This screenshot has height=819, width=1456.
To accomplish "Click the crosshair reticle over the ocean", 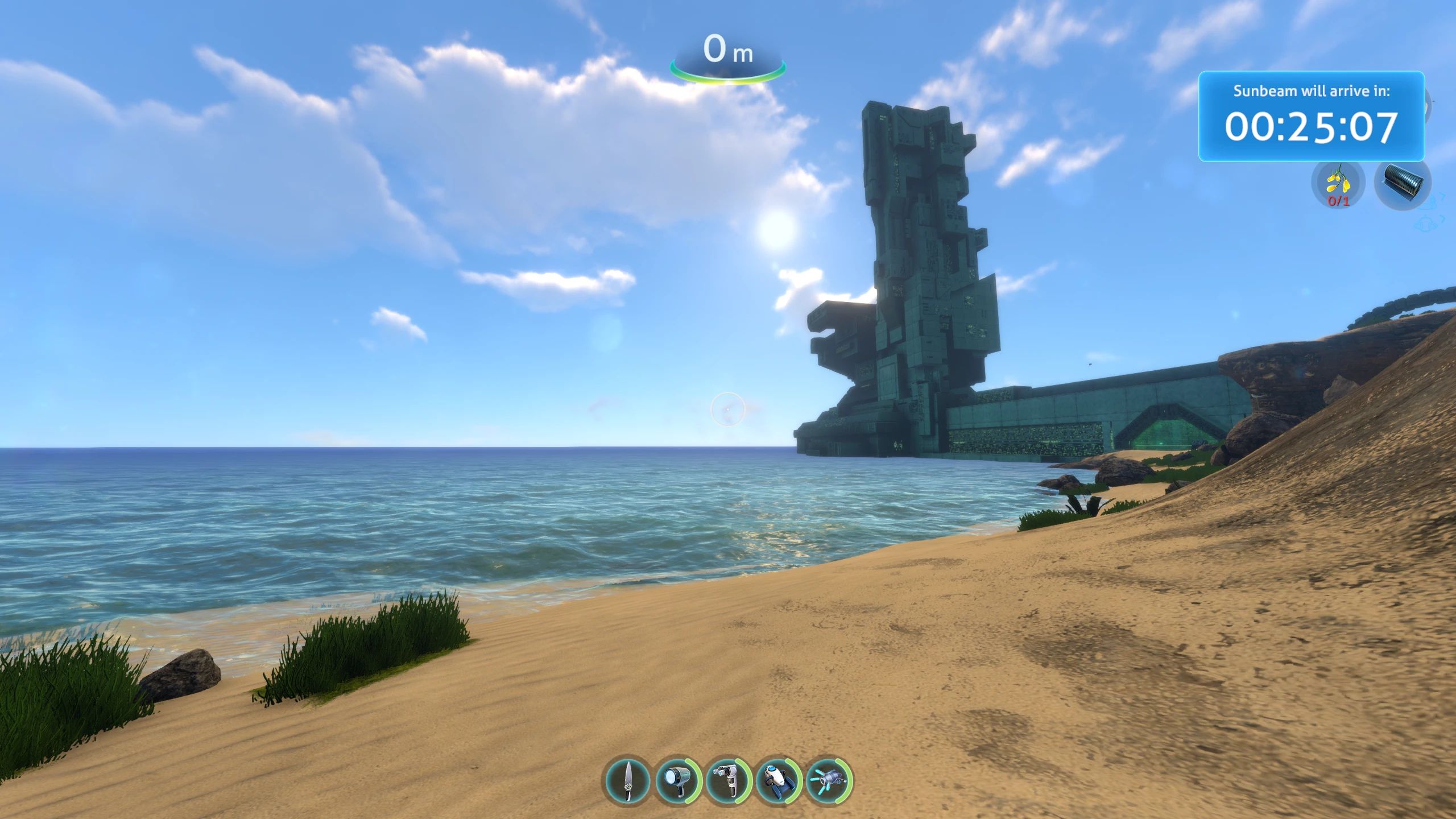I will 727,409.
